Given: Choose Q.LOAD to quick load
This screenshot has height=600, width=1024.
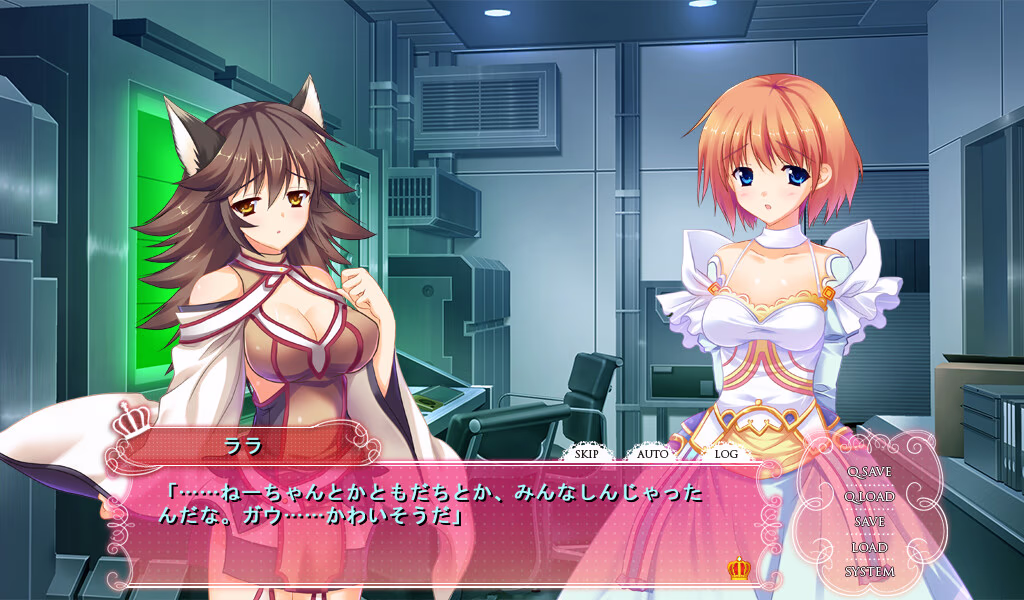Looking at the screenshot, I should click(x=868, y=496).
